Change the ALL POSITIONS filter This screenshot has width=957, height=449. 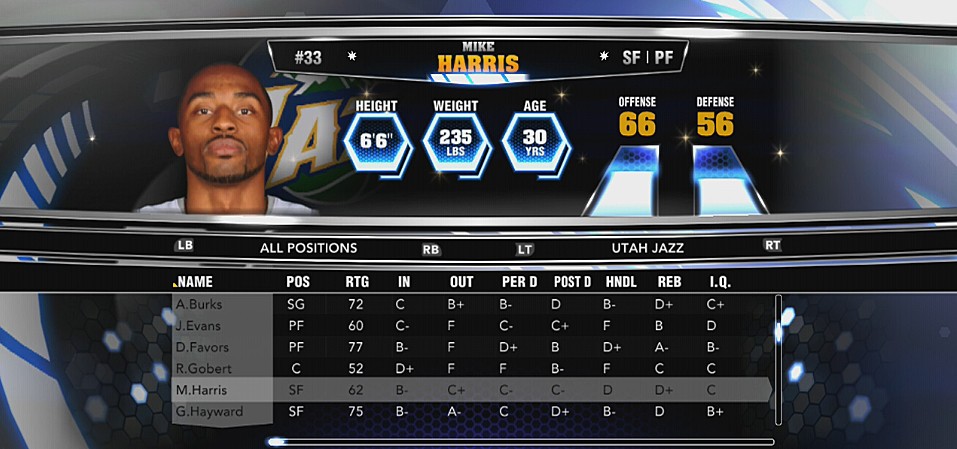308,247
